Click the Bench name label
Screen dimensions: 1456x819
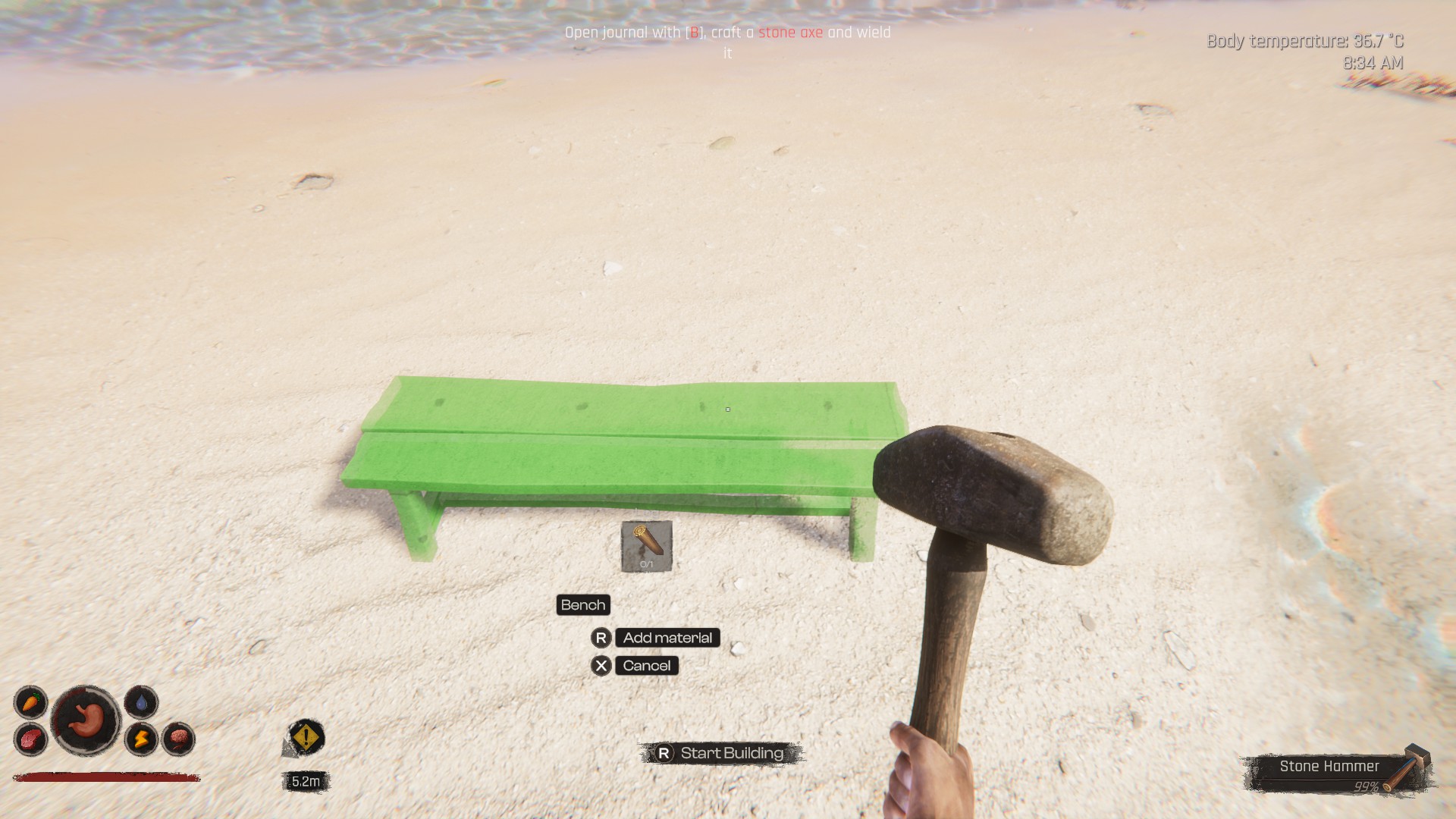[583, 605]
